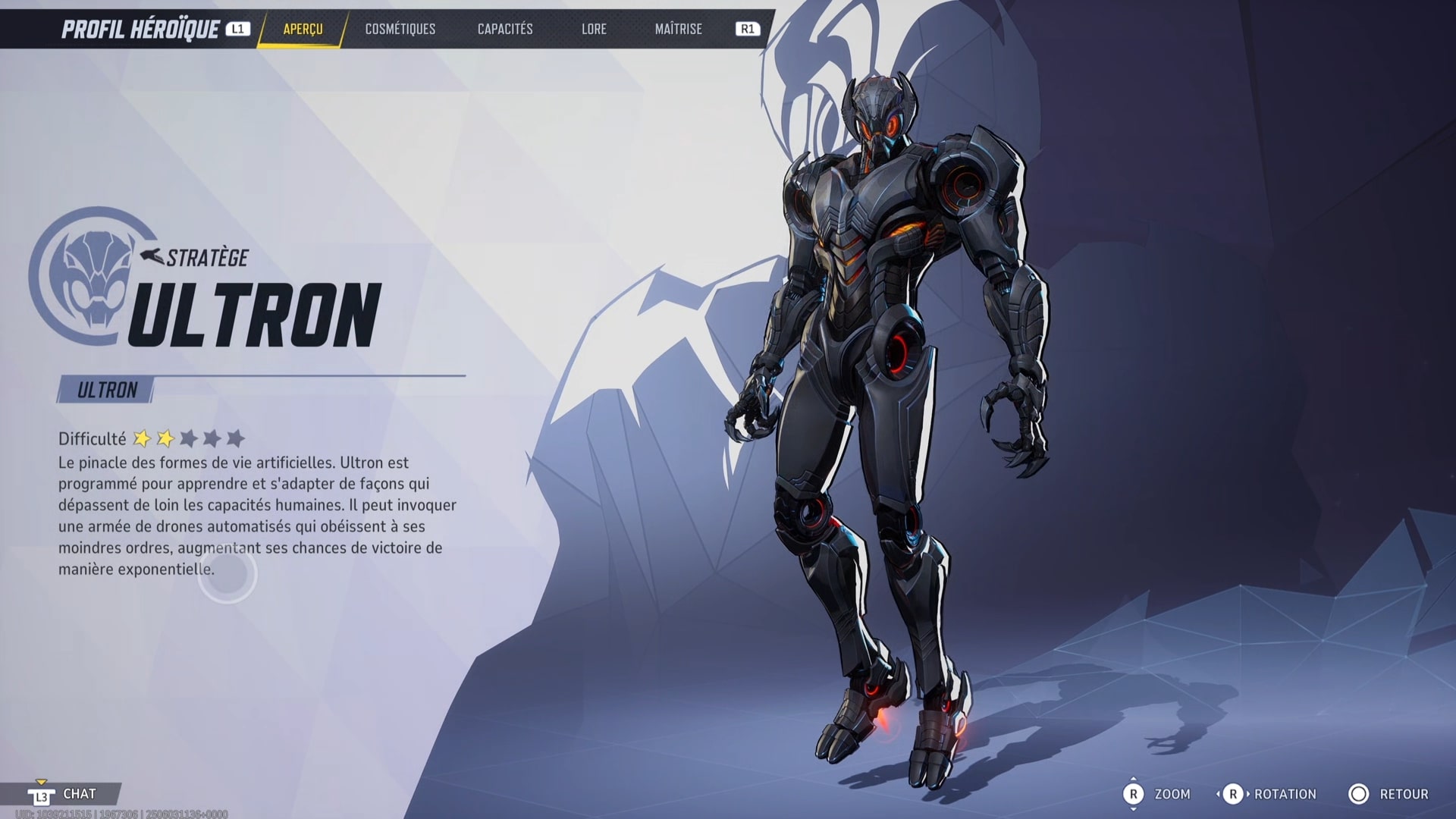Switch to the Cosmétiques tab
1456x819 pixels.
(x=400, y=29)
